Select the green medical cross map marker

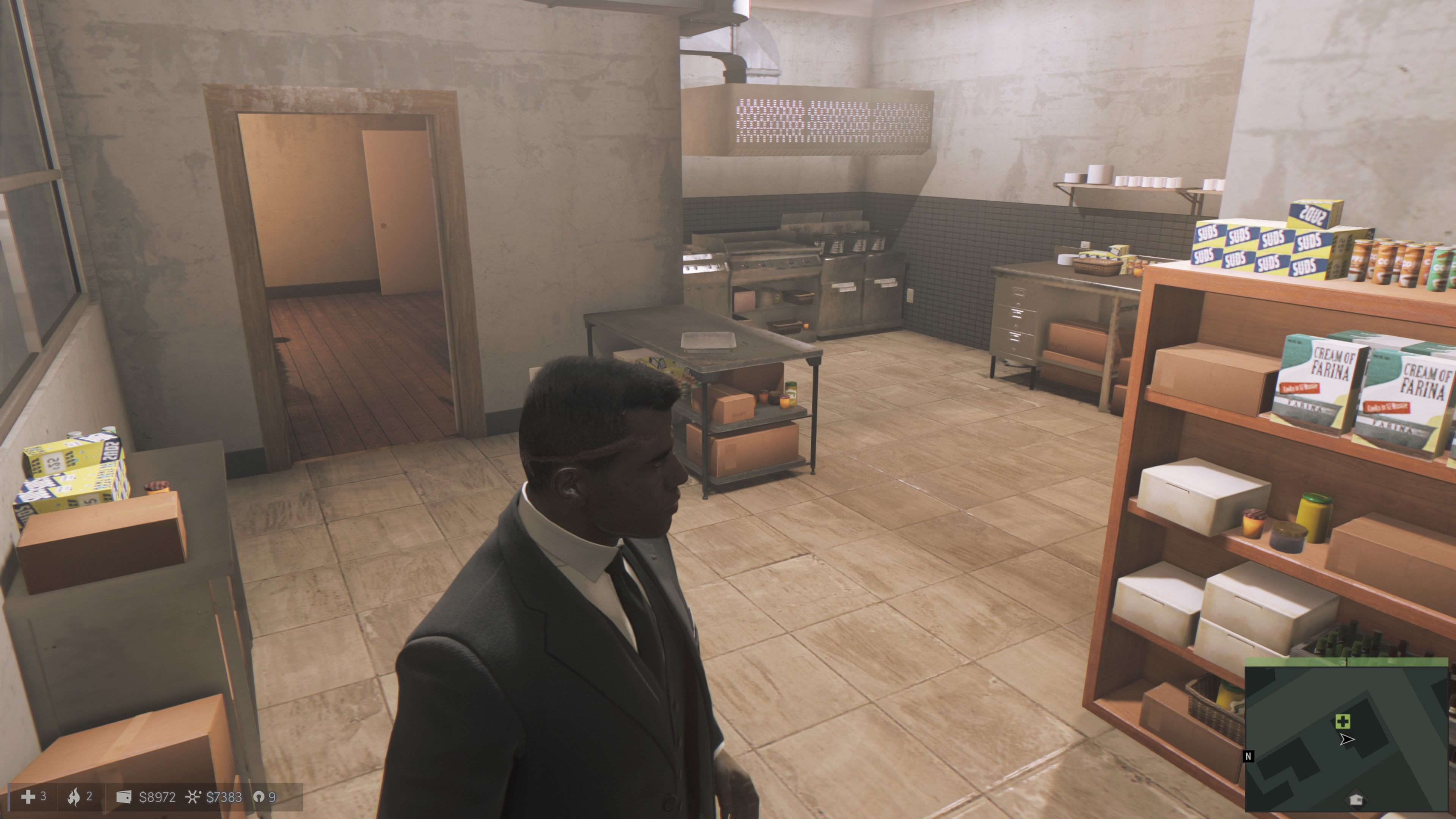point(1343,721)
